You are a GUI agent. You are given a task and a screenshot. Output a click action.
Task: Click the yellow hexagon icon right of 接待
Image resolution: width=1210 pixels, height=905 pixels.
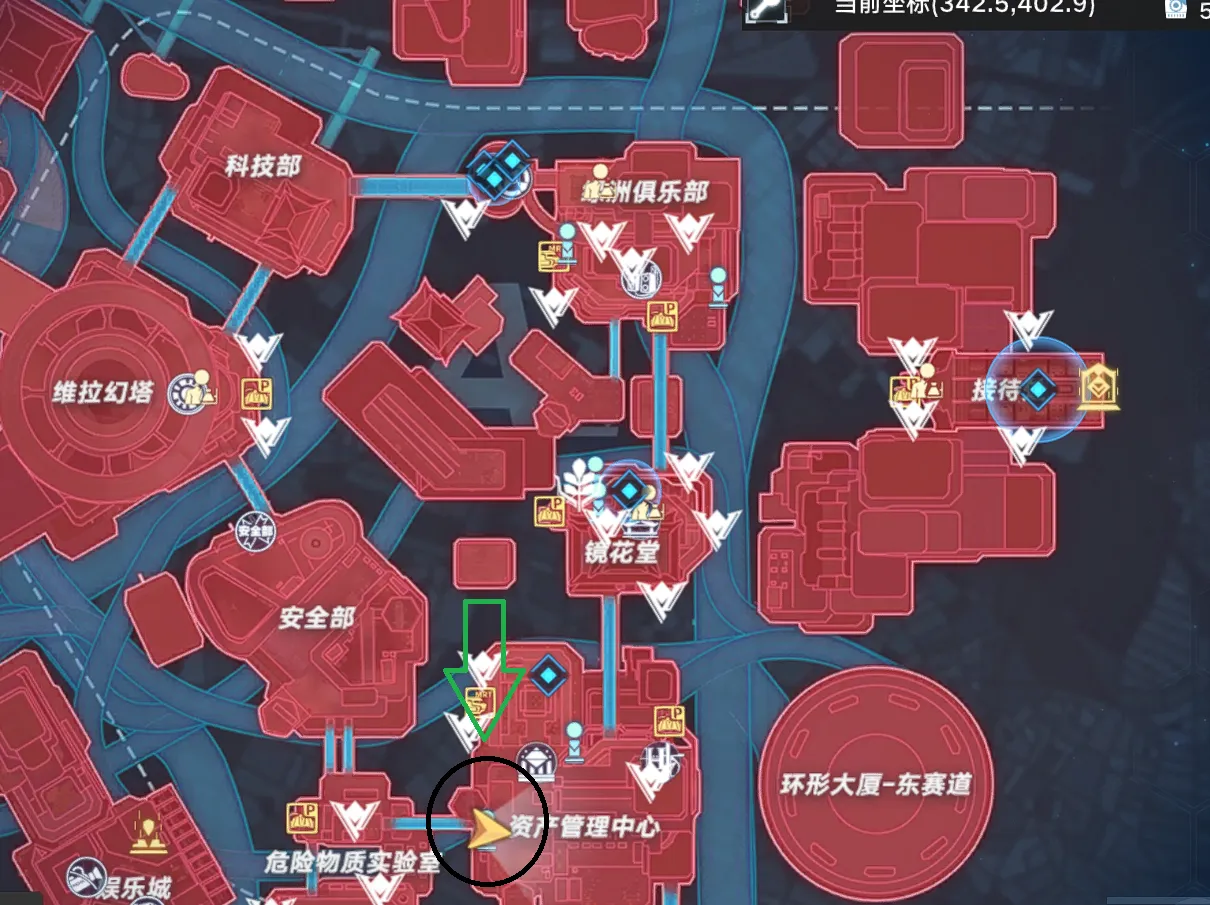(1098, 388)
